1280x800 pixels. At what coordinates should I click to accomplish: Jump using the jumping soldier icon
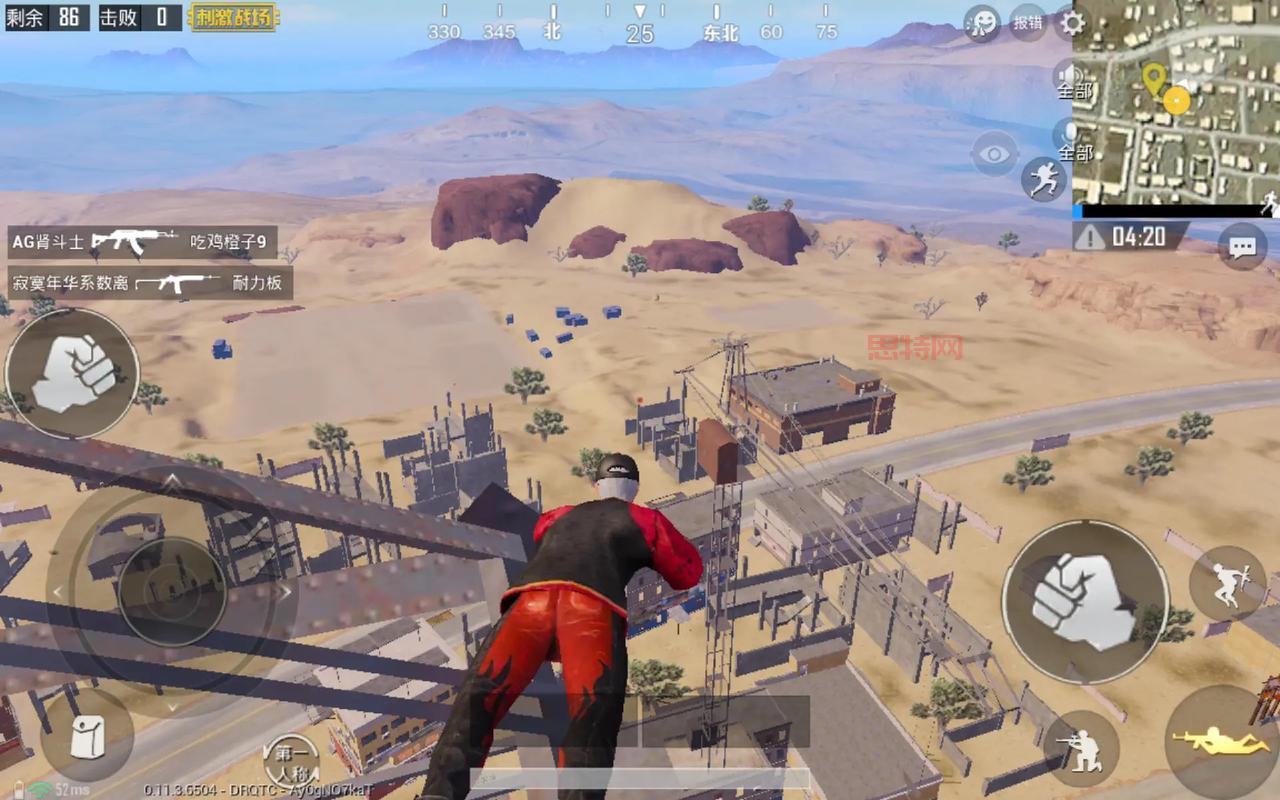point(1226,583)
